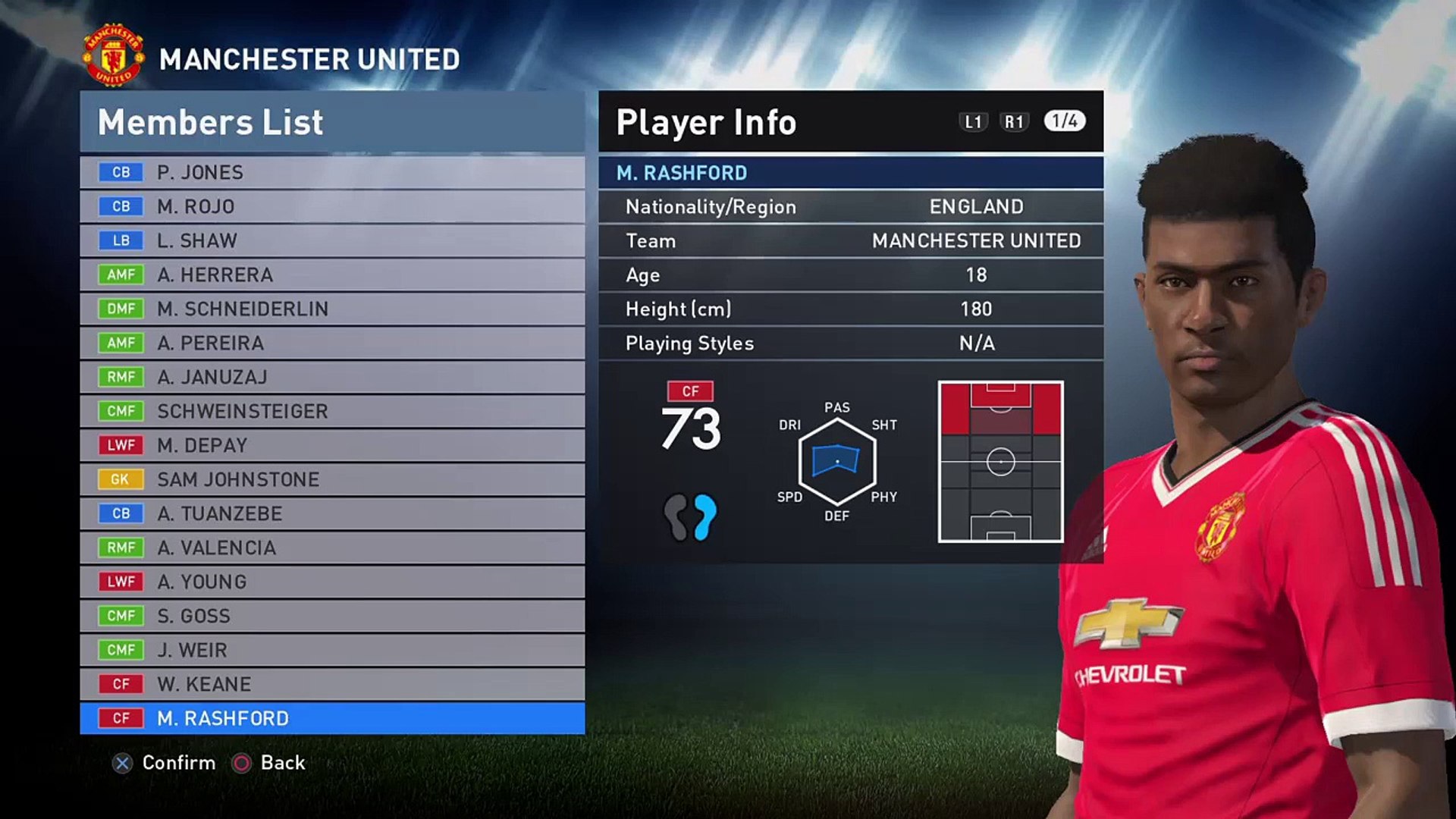Choose A. Young from the squad

pos(332,582)
